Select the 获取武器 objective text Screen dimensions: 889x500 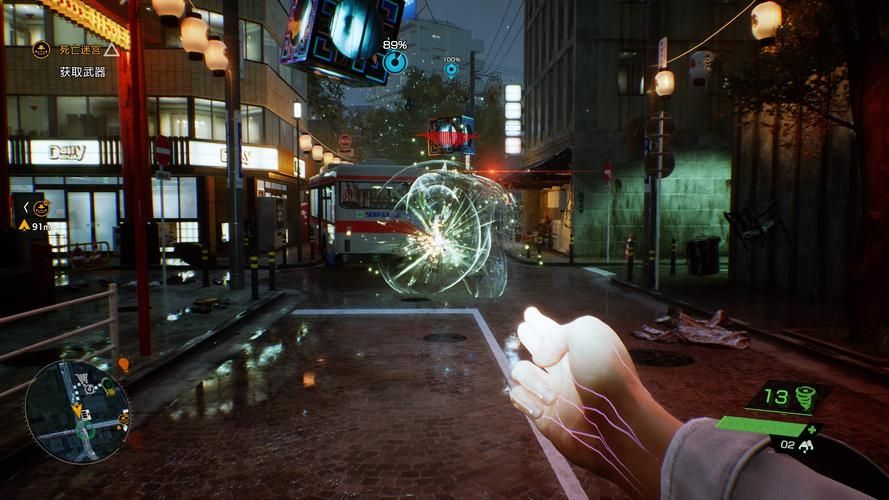(x=82, y=72)
